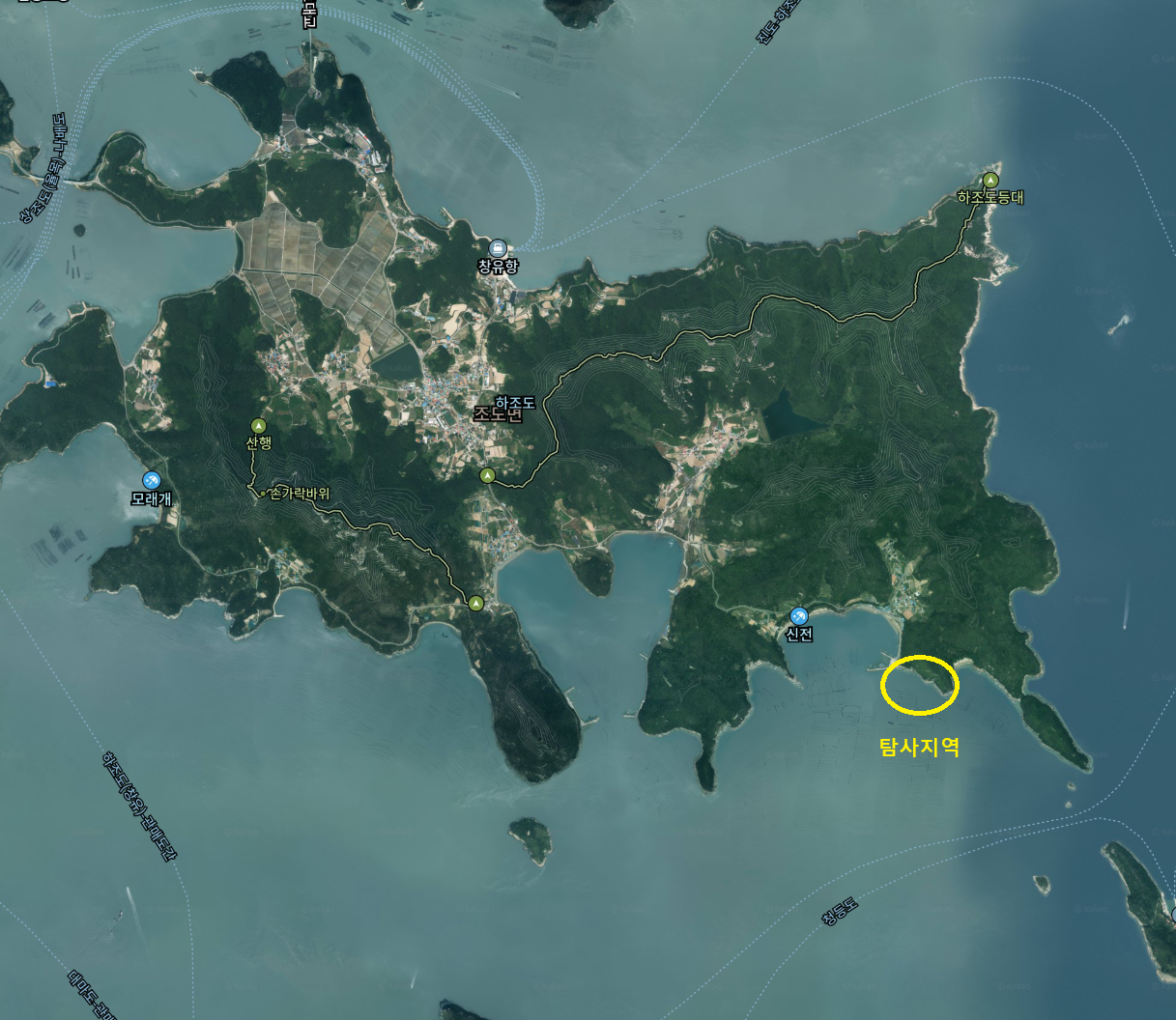Select the 창유항 ferry port marker
The width and height of the screenshot is (1176, 1020).
click(x=498, y=248)
